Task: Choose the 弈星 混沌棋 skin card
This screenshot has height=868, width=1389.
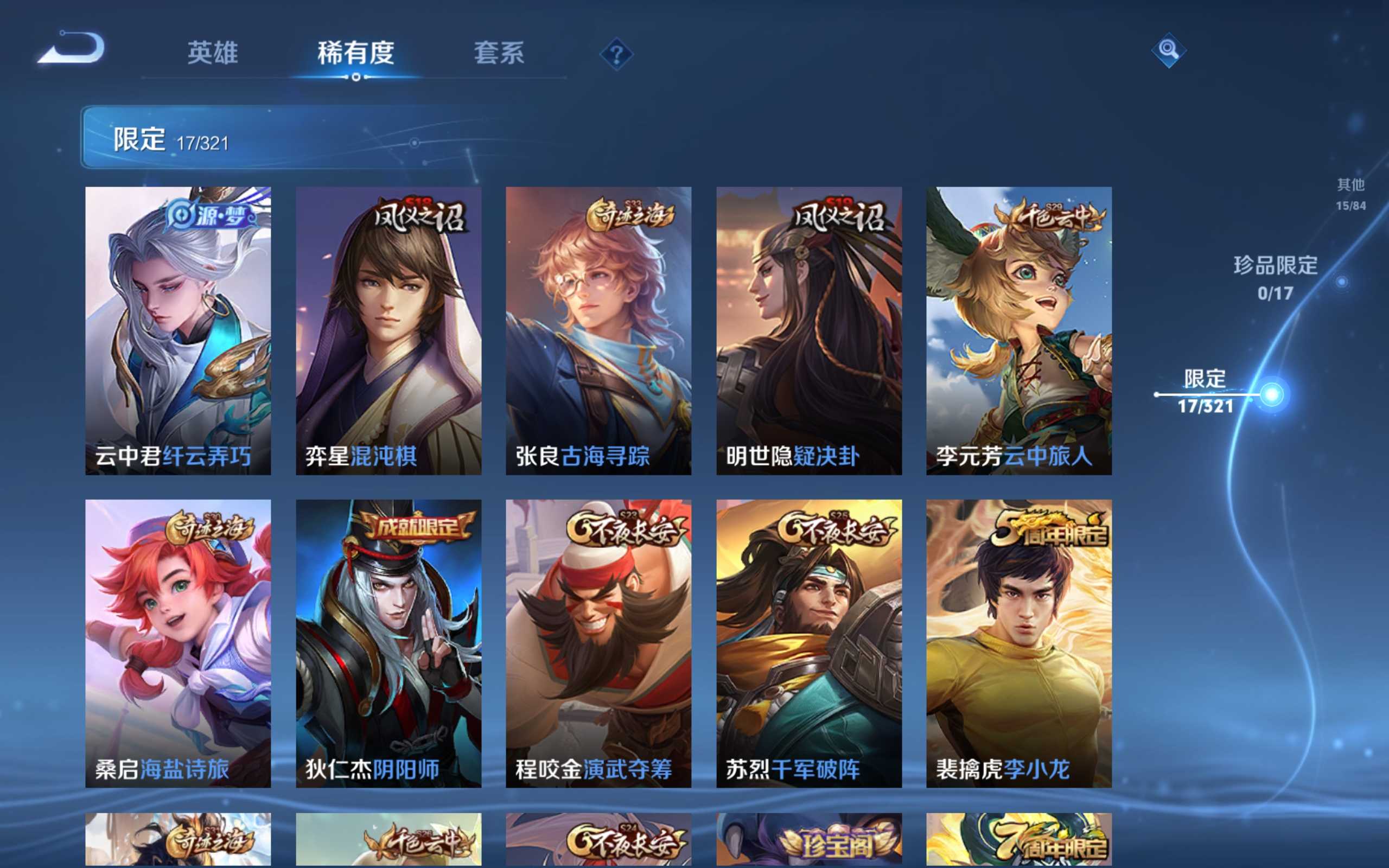Action: [x=388, y=331]
